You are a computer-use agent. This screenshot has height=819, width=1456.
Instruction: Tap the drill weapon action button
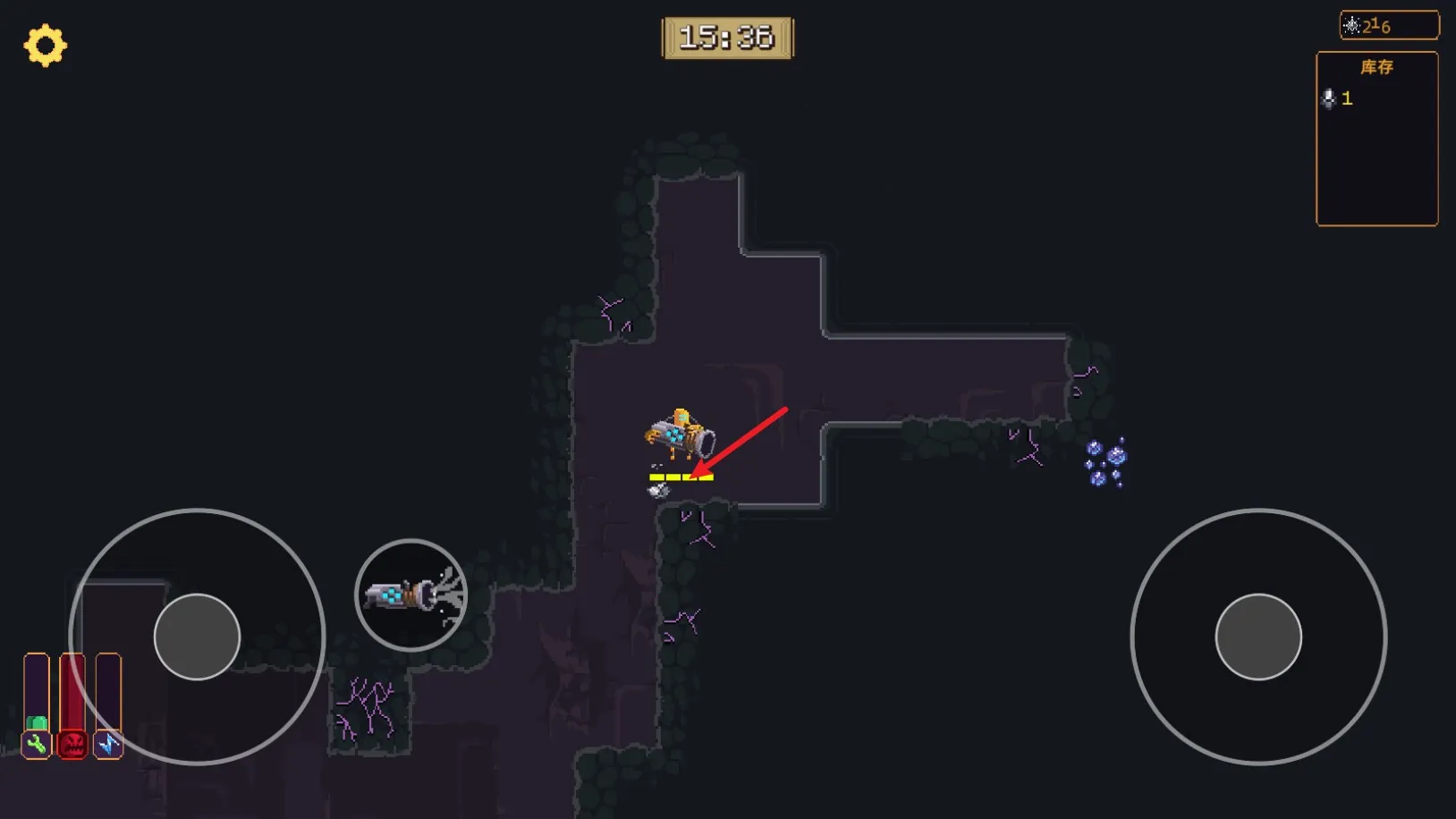pos(411,595)
